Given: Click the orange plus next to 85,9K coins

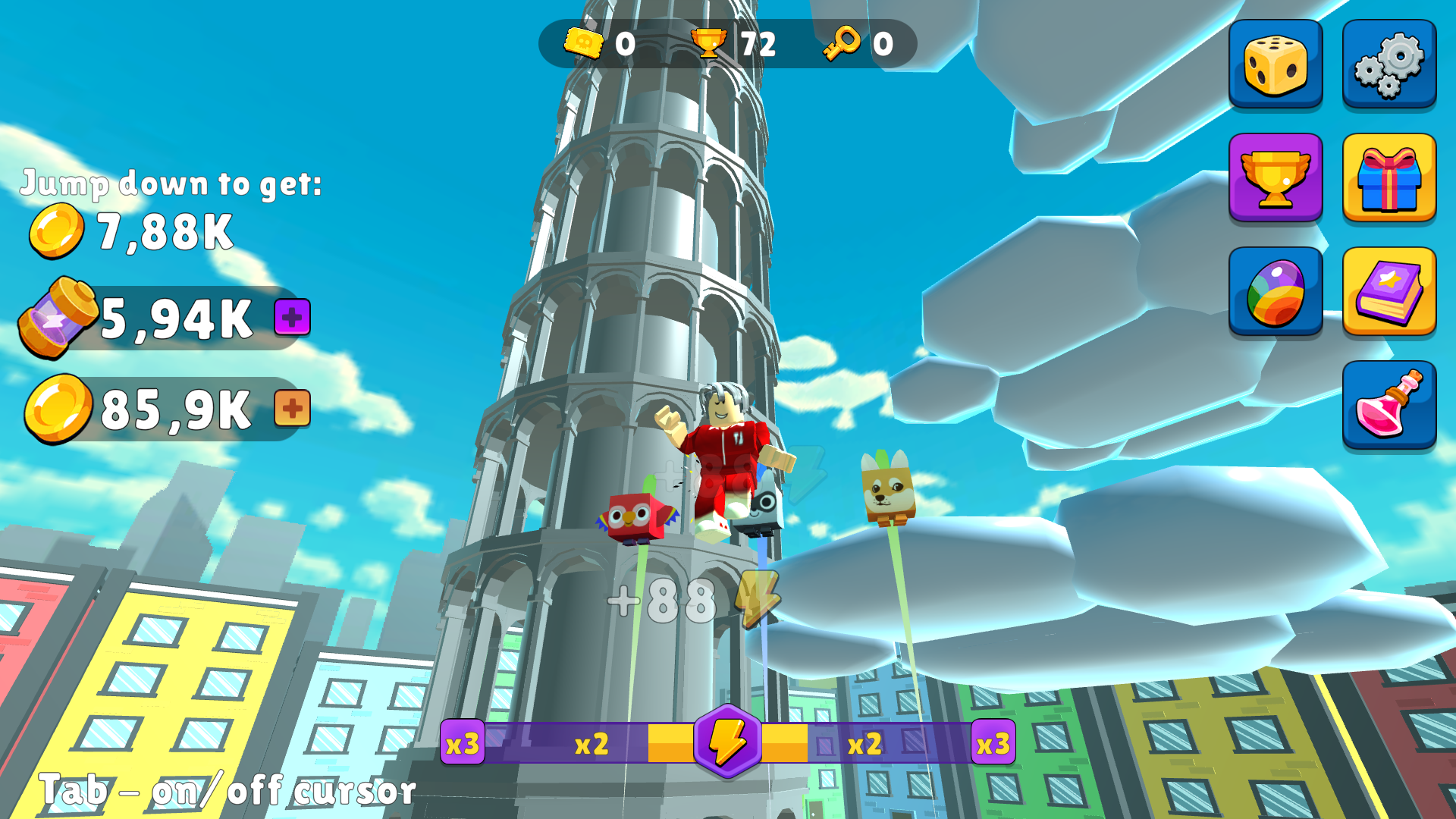Looking at the screenshot, I should tap(292, 408).
